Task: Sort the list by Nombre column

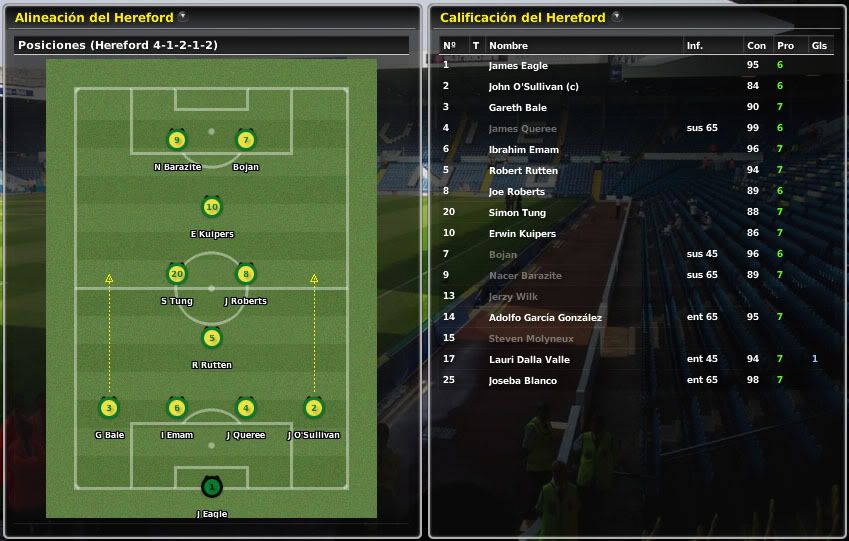Action: pyautogui.click(x=508, y=46)
